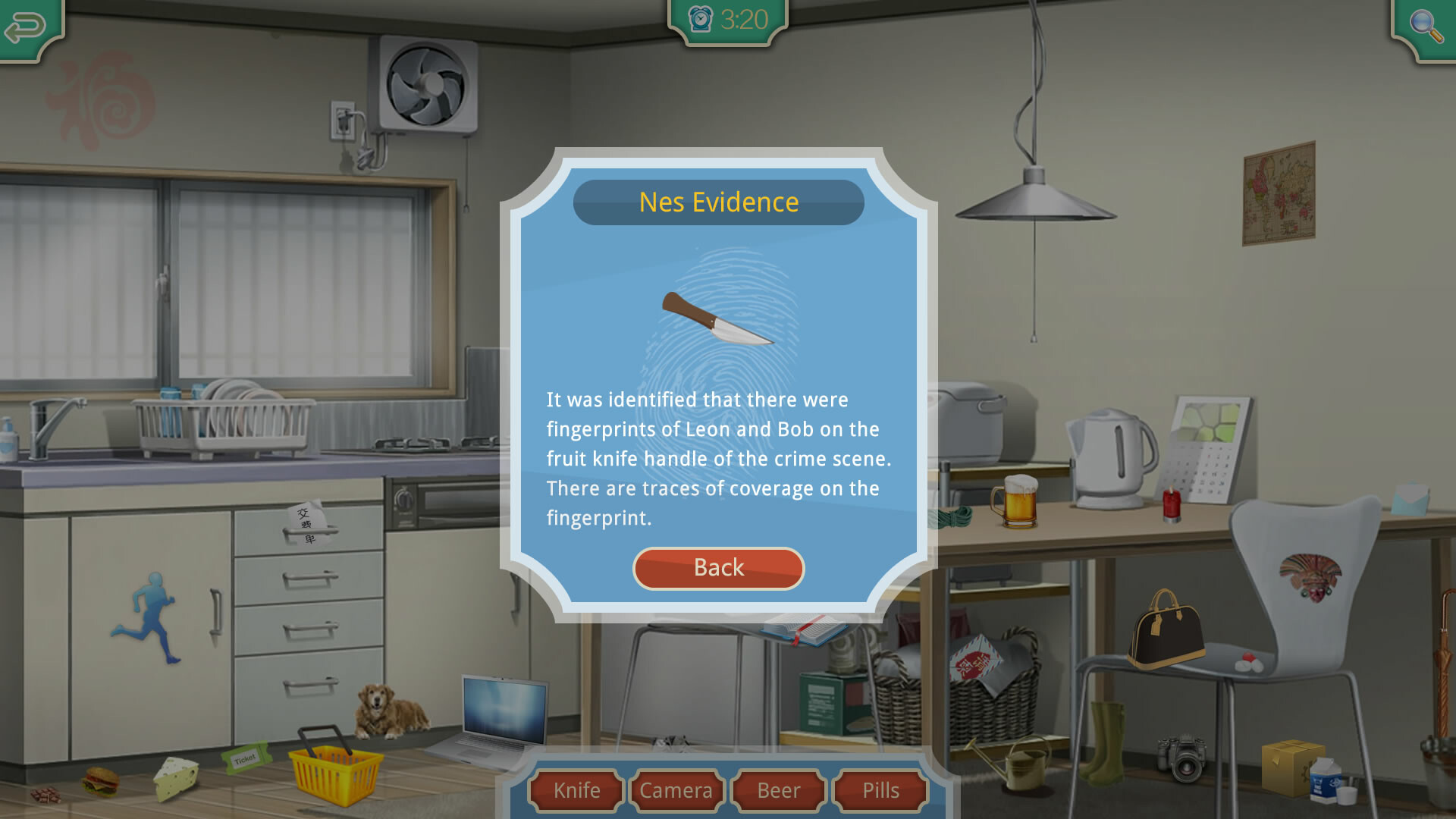Click the alarm clock timer showing 3:20
This screenshot has width=1456, height=819.
coord(726,19)
